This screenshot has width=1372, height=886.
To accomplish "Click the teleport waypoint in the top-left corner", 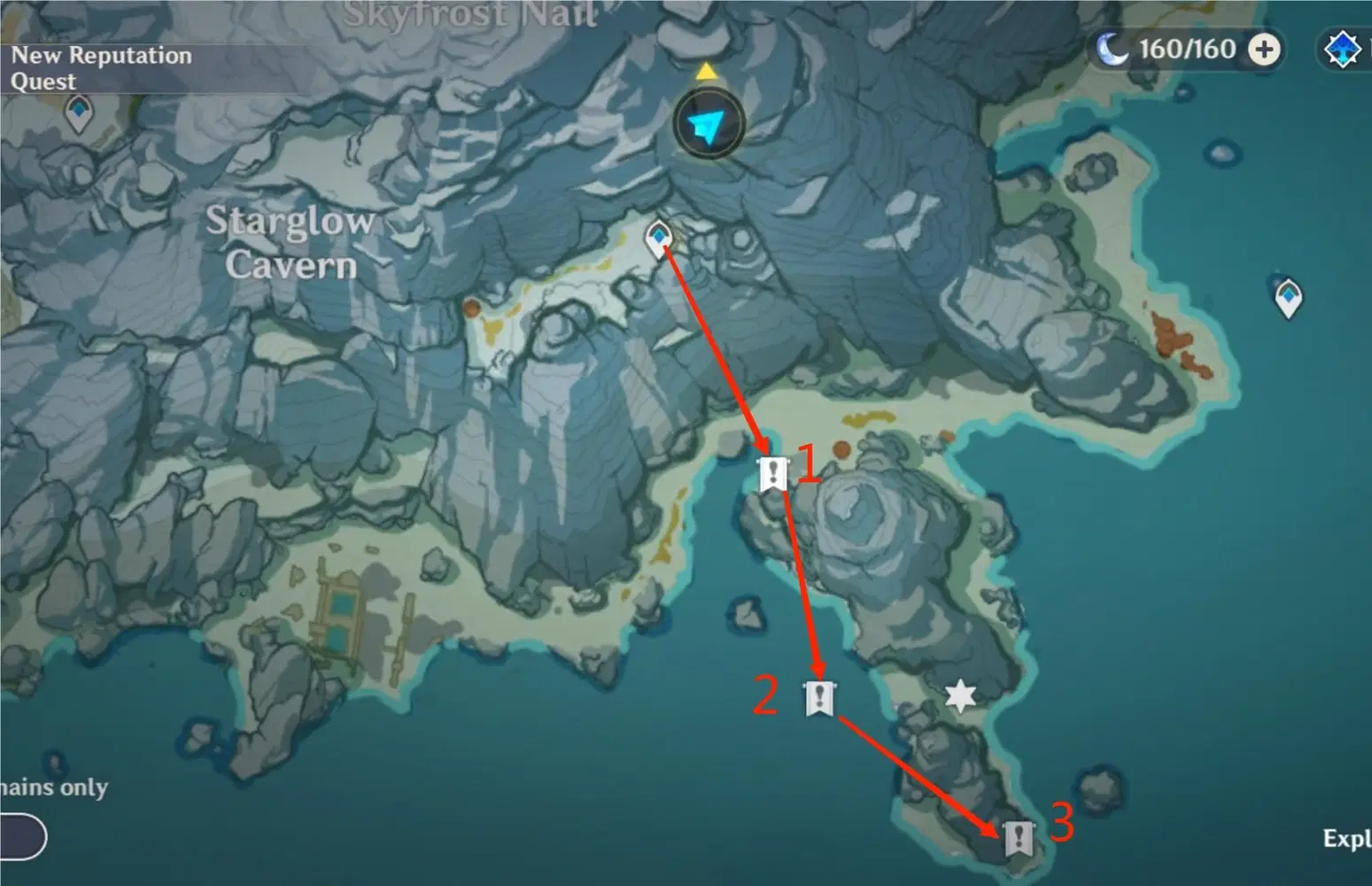I will (x=78, y=113).
